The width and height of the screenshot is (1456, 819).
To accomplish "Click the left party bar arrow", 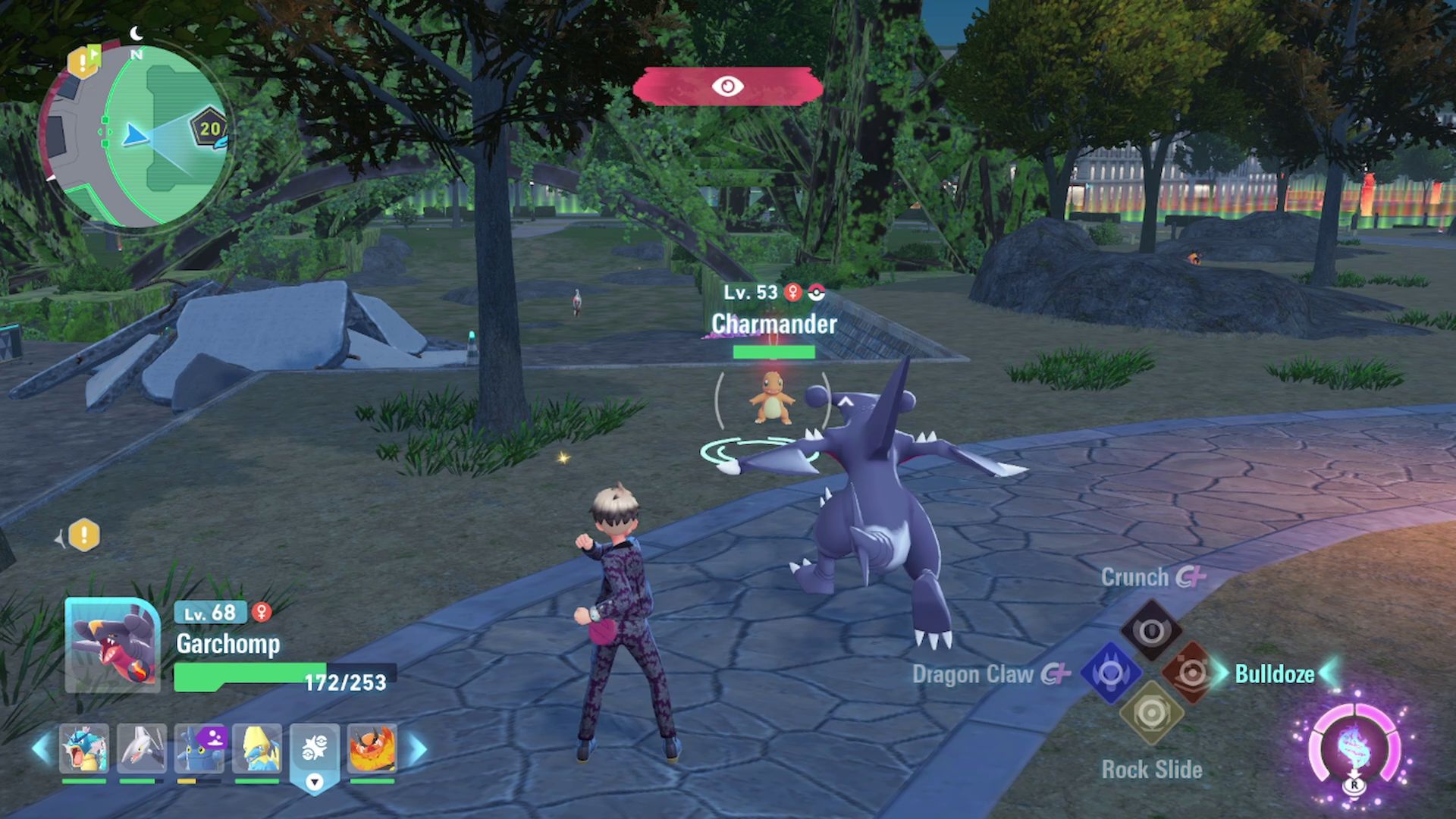I will [x=42, y=748].
